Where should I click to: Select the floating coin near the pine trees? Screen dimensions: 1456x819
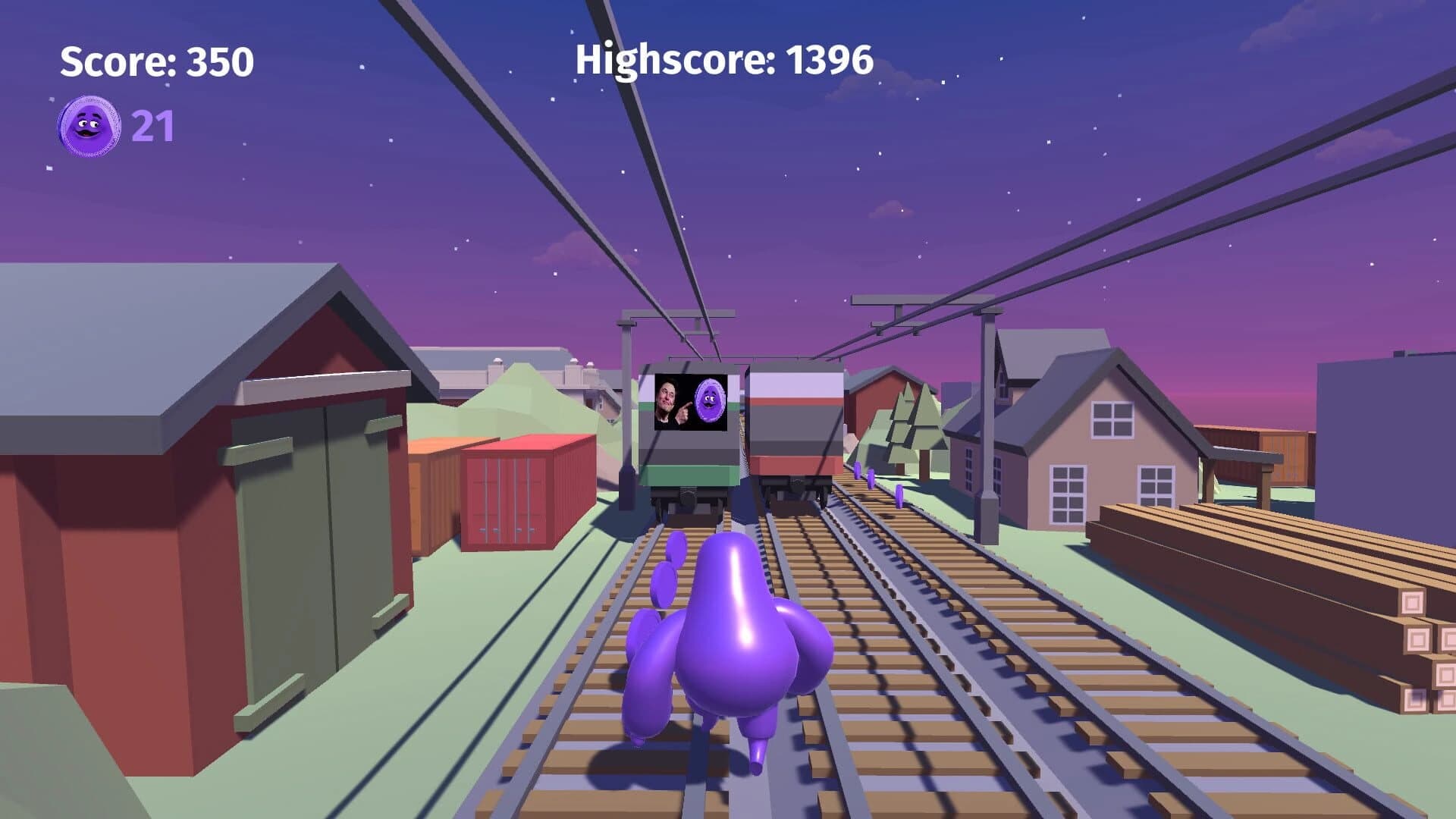[899, 495]
